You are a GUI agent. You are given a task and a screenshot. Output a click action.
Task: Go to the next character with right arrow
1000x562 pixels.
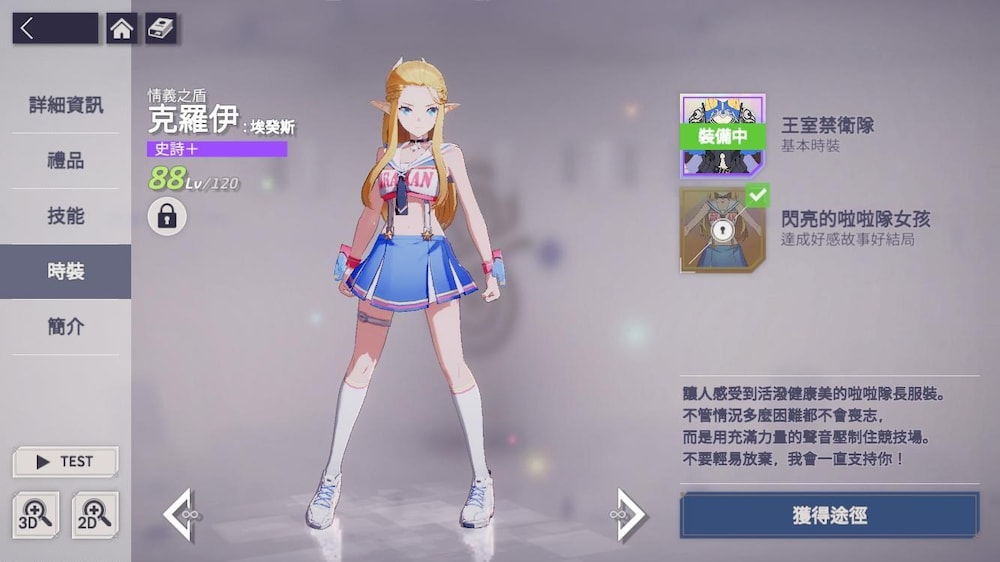[x=629, y=515]
